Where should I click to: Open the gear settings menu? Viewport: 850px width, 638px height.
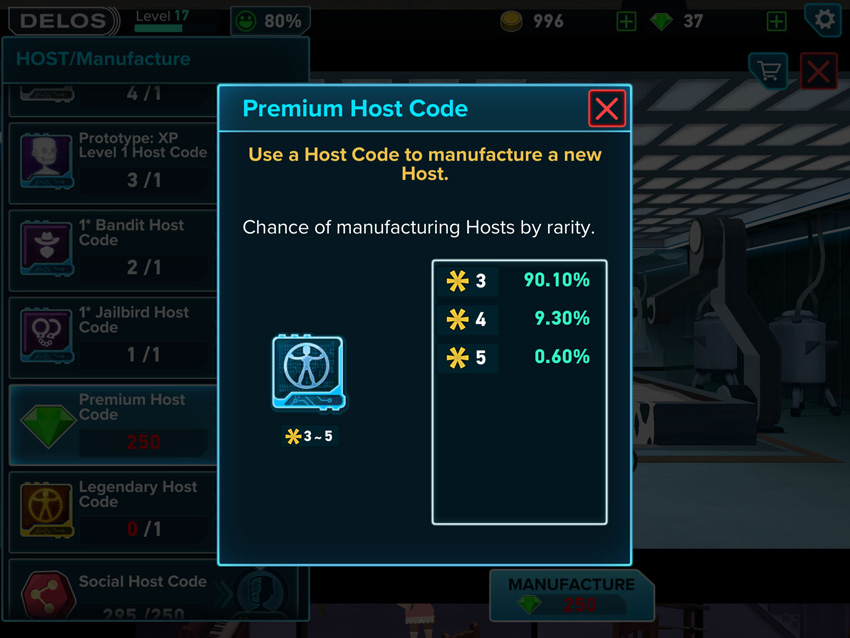824,19
